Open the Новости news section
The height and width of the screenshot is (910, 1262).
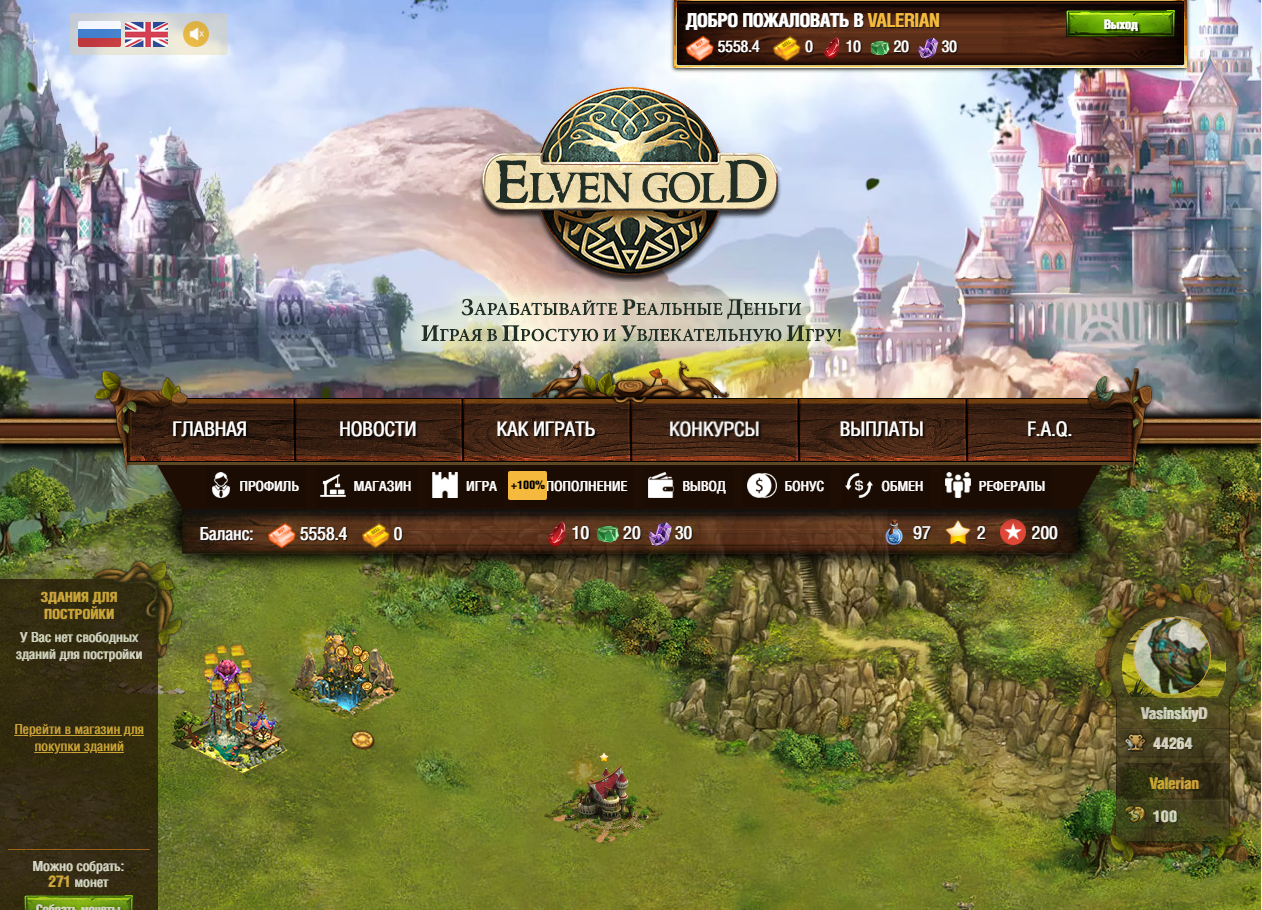pyautogui.click(x=377, y=430)
